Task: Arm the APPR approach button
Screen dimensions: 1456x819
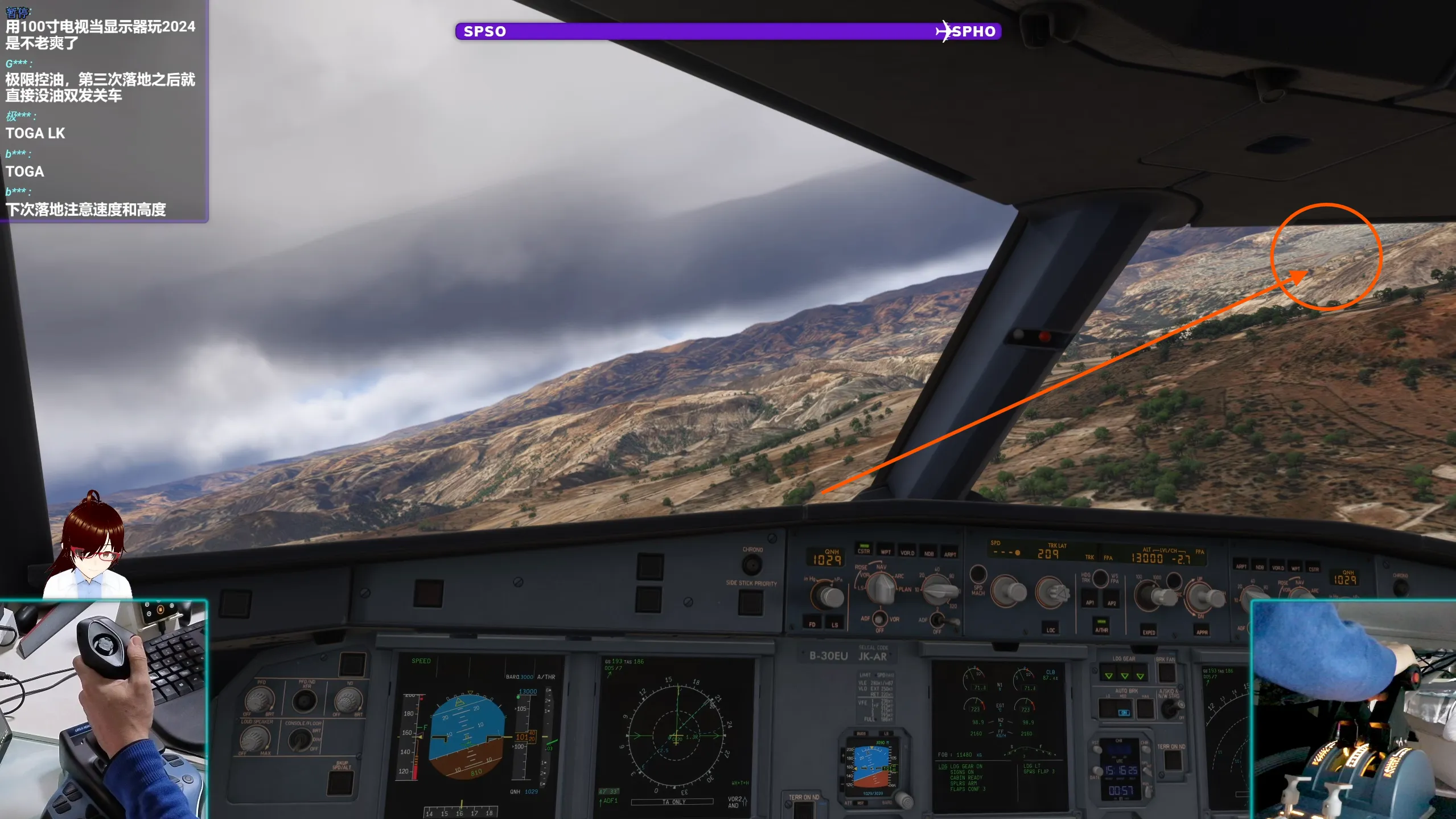Action: 1202,629
